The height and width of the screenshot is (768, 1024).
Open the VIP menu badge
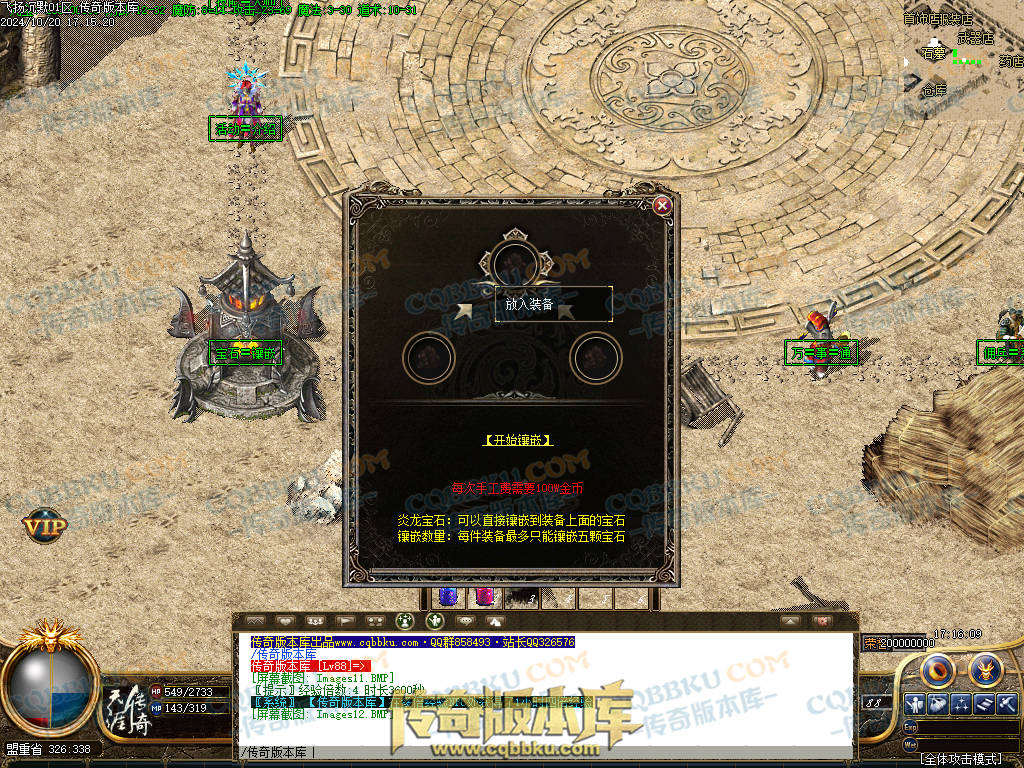[46, 524]
